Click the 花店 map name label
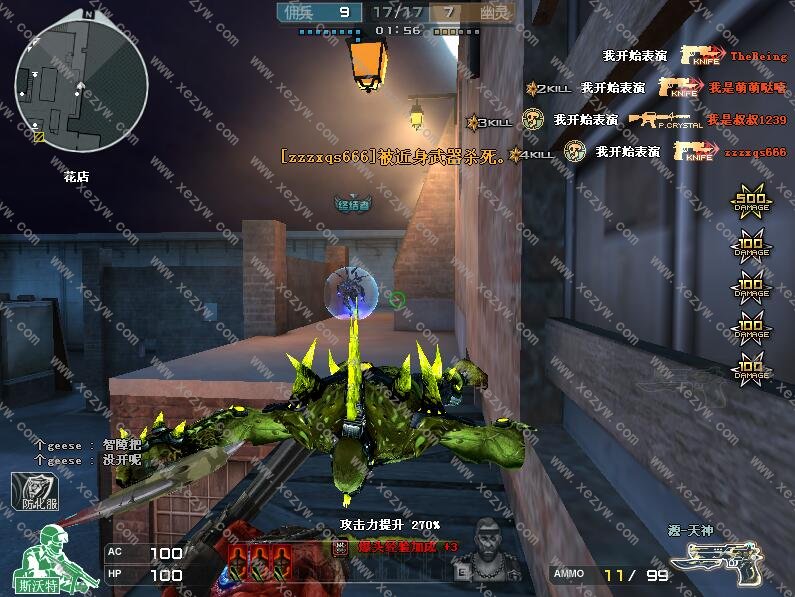795x597 pixels. [x=77, y=176]
